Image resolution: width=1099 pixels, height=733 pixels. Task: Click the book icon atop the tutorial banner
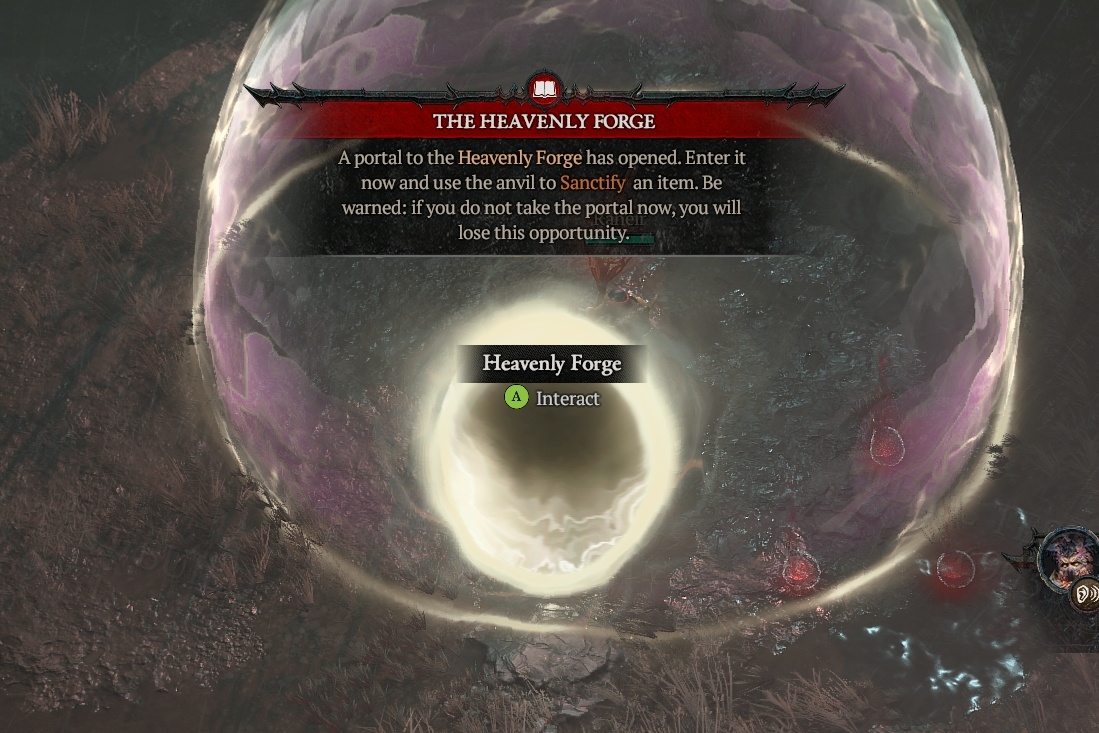[x=544, y=89]
